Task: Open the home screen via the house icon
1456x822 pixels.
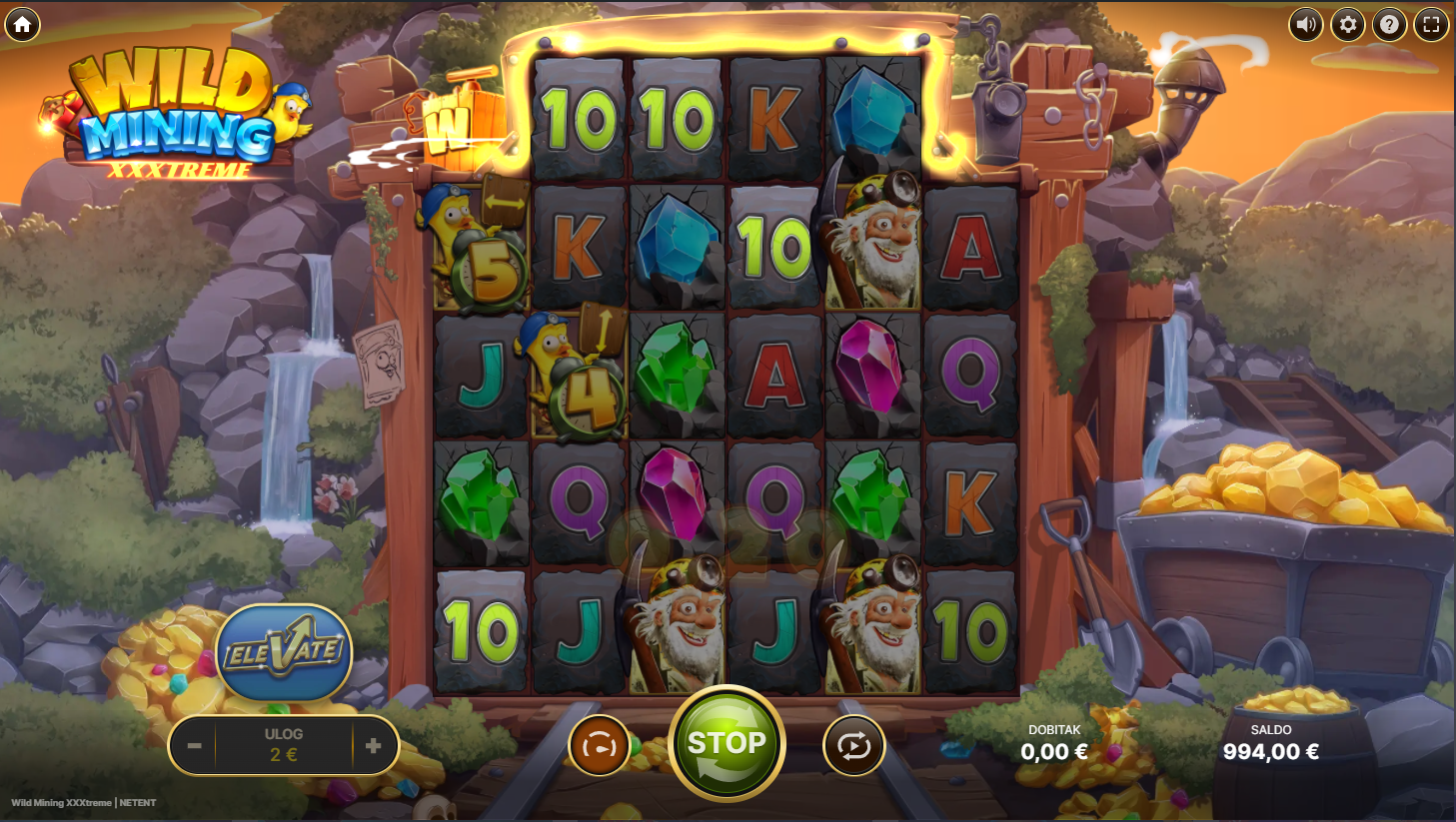Action: pos(23,24)
